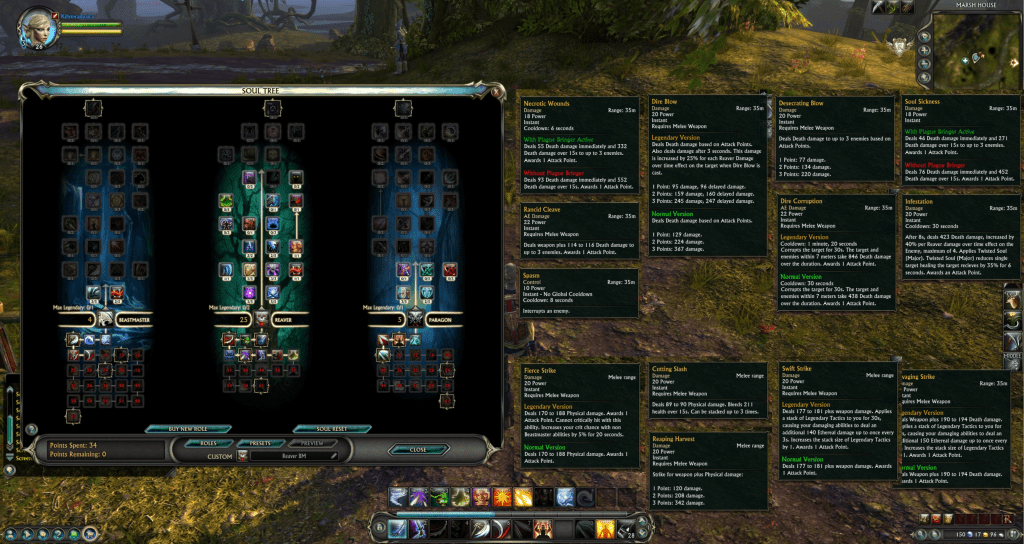Open the Roles list
Image resolution: width=1024 pixels, height=544 pixels.
(x=208, y=442)
